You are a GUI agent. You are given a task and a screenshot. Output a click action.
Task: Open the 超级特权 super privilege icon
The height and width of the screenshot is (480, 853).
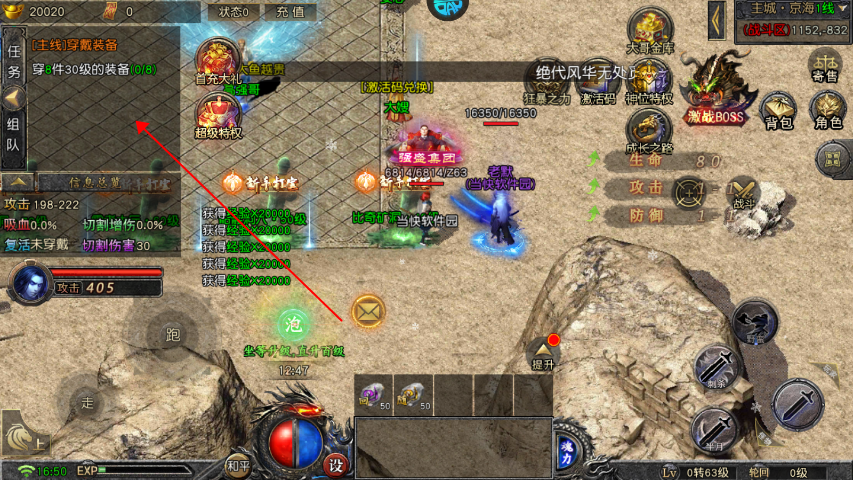tap(218, 116)
